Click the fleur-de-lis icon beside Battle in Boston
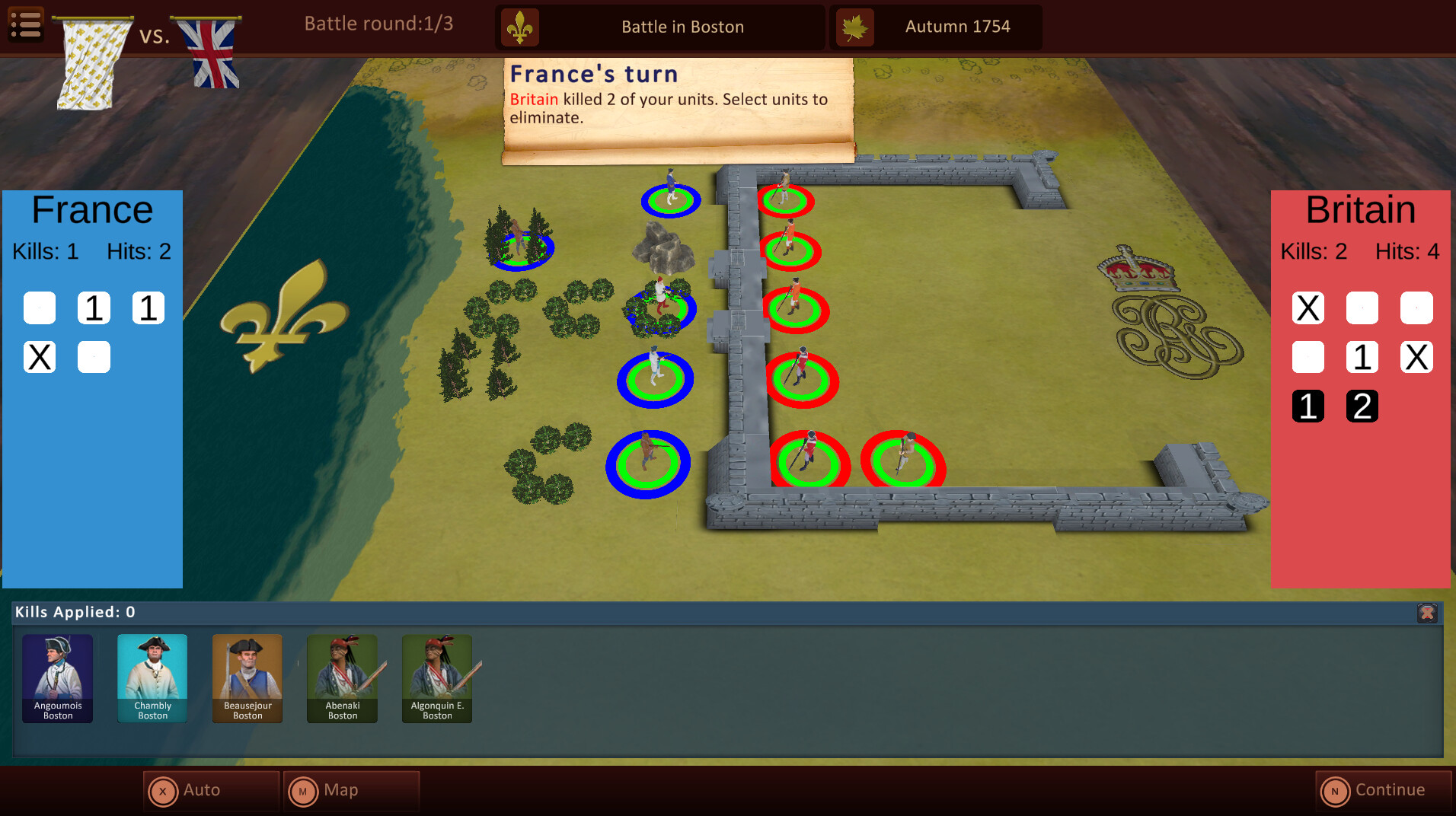The height and width of the screenshot is (816, 1456). pyautogui.click(x=521, y=27)
